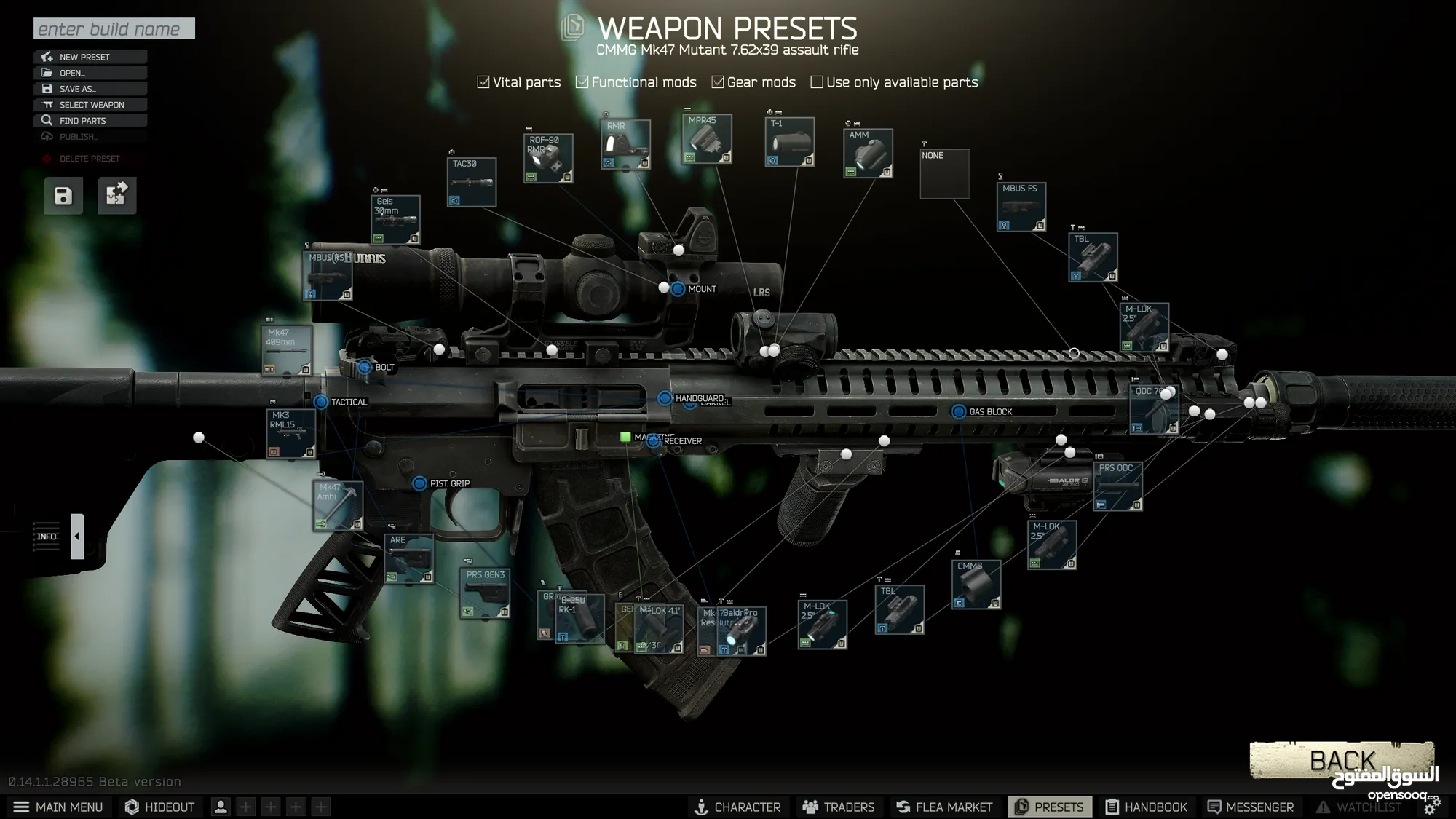1456x819 pixels.
Task: Toggle the Vital parts checkbox
Action: [483, 82]
